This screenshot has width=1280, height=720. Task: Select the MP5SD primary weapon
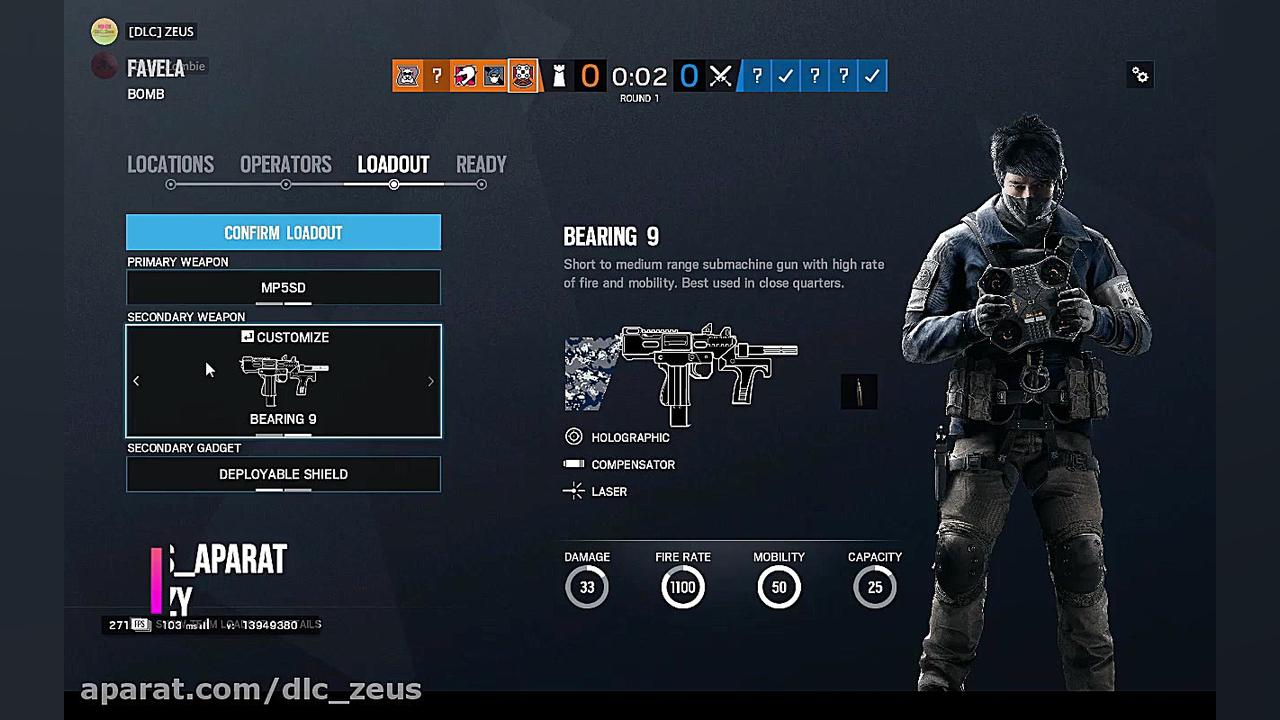tap(283, 288)
